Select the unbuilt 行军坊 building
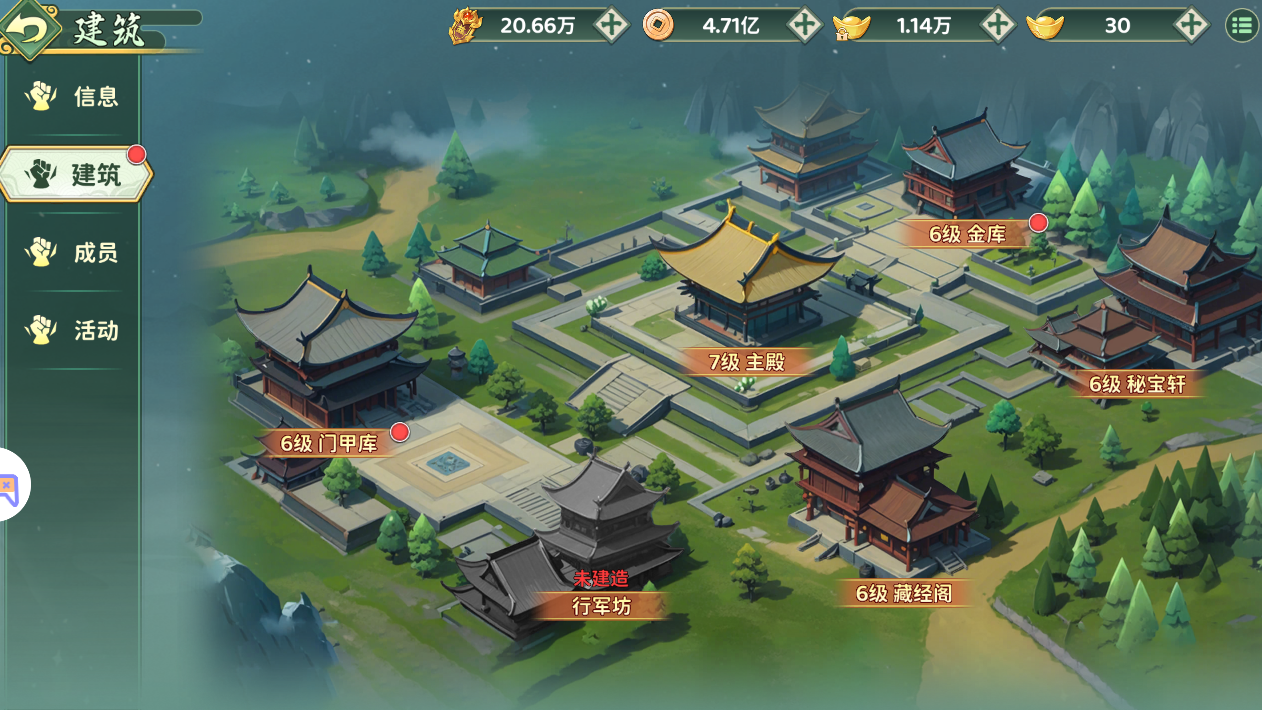The height and width of the screenshot is (710, 1262). [601, 605]
